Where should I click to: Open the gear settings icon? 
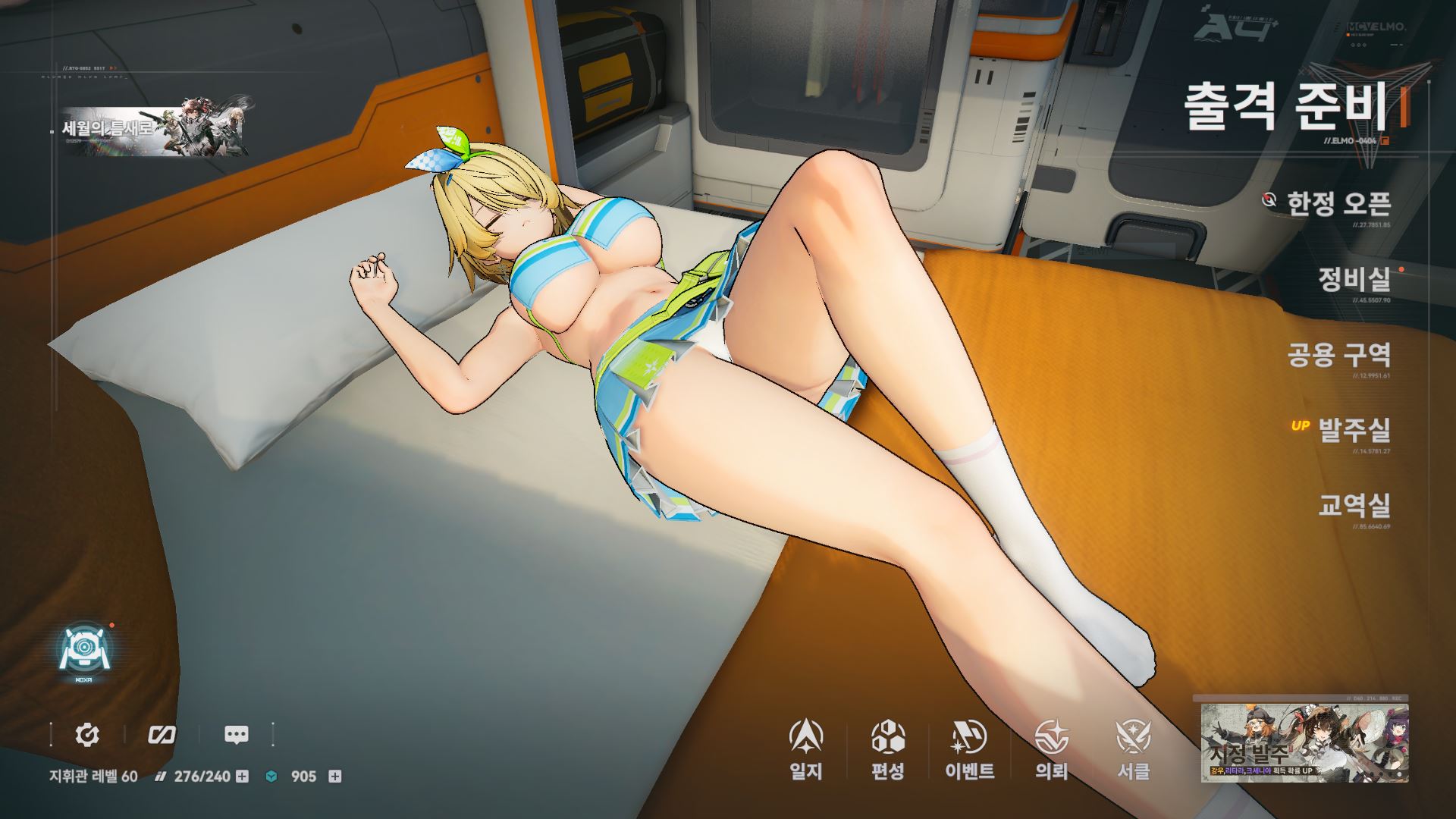(x=87, y=734)
